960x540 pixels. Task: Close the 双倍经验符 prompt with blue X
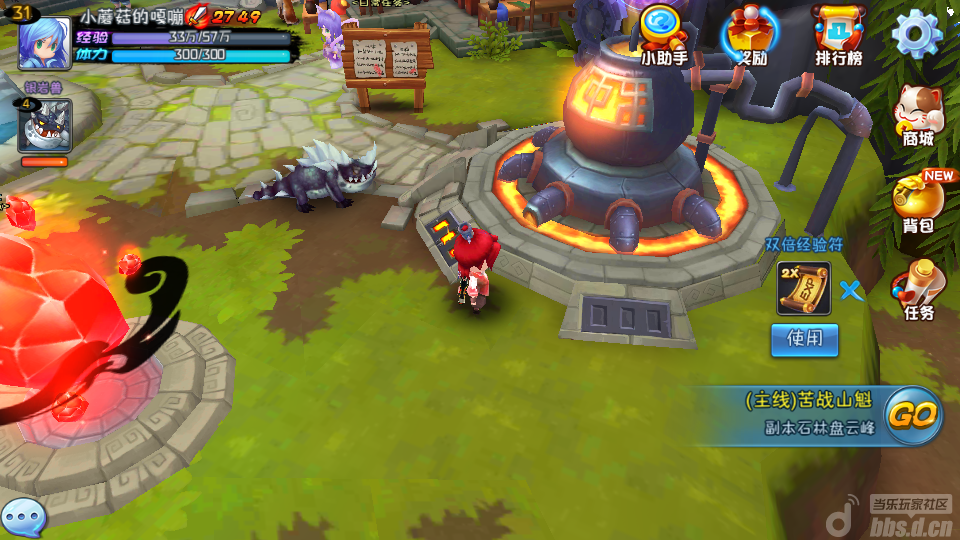click(x=851, y=290)
